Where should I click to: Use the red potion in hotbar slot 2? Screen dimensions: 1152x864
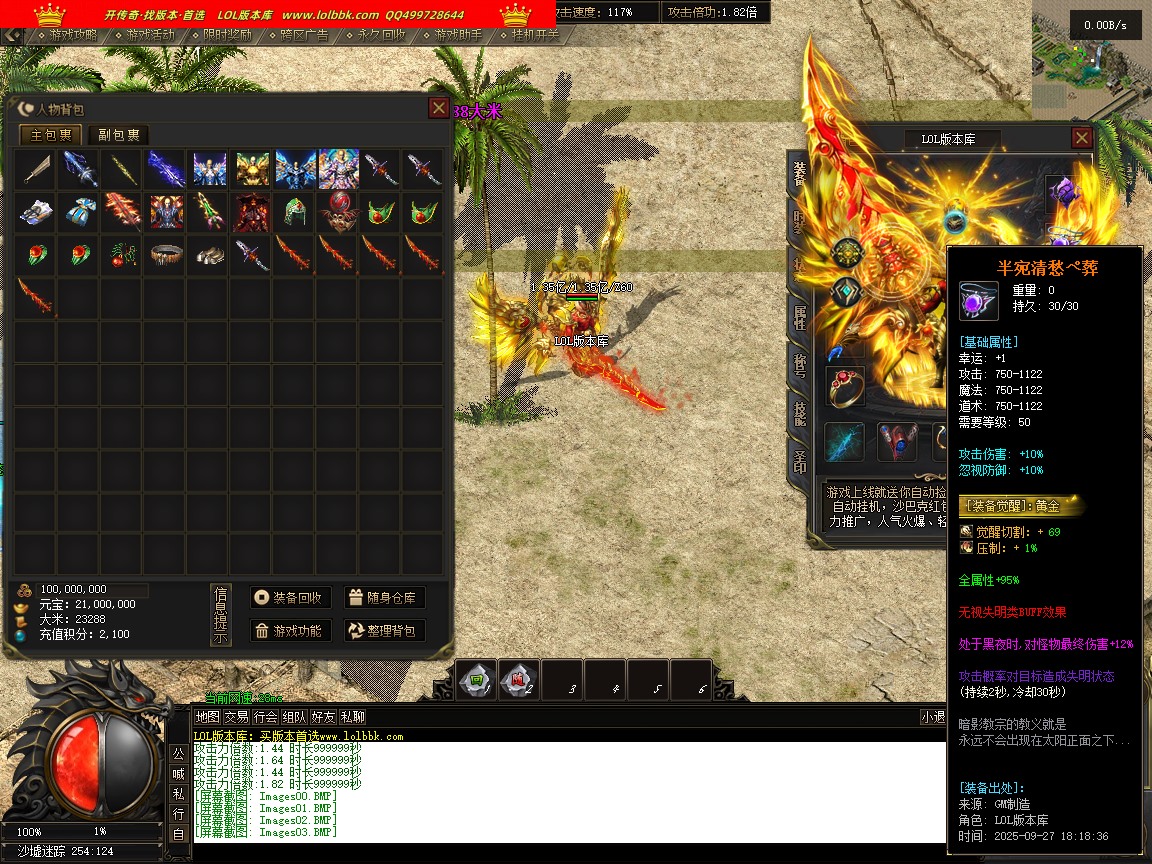519,680
